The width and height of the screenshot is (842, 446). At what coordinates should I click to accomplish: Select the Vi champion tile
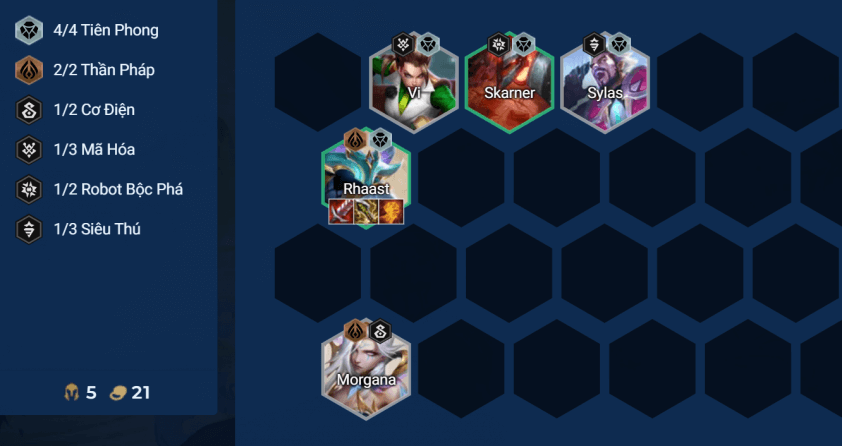click(x=414, y=86)
